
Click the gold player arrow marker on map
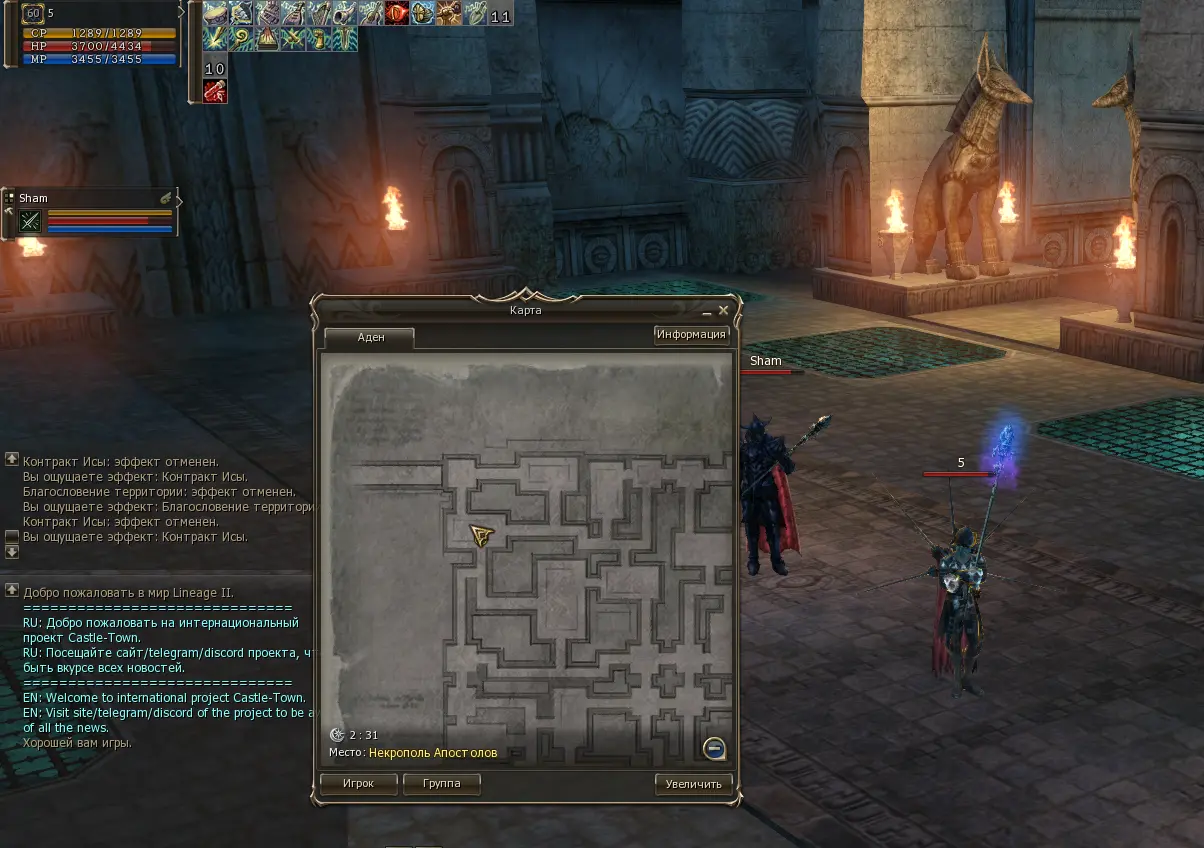pos(482,535)
